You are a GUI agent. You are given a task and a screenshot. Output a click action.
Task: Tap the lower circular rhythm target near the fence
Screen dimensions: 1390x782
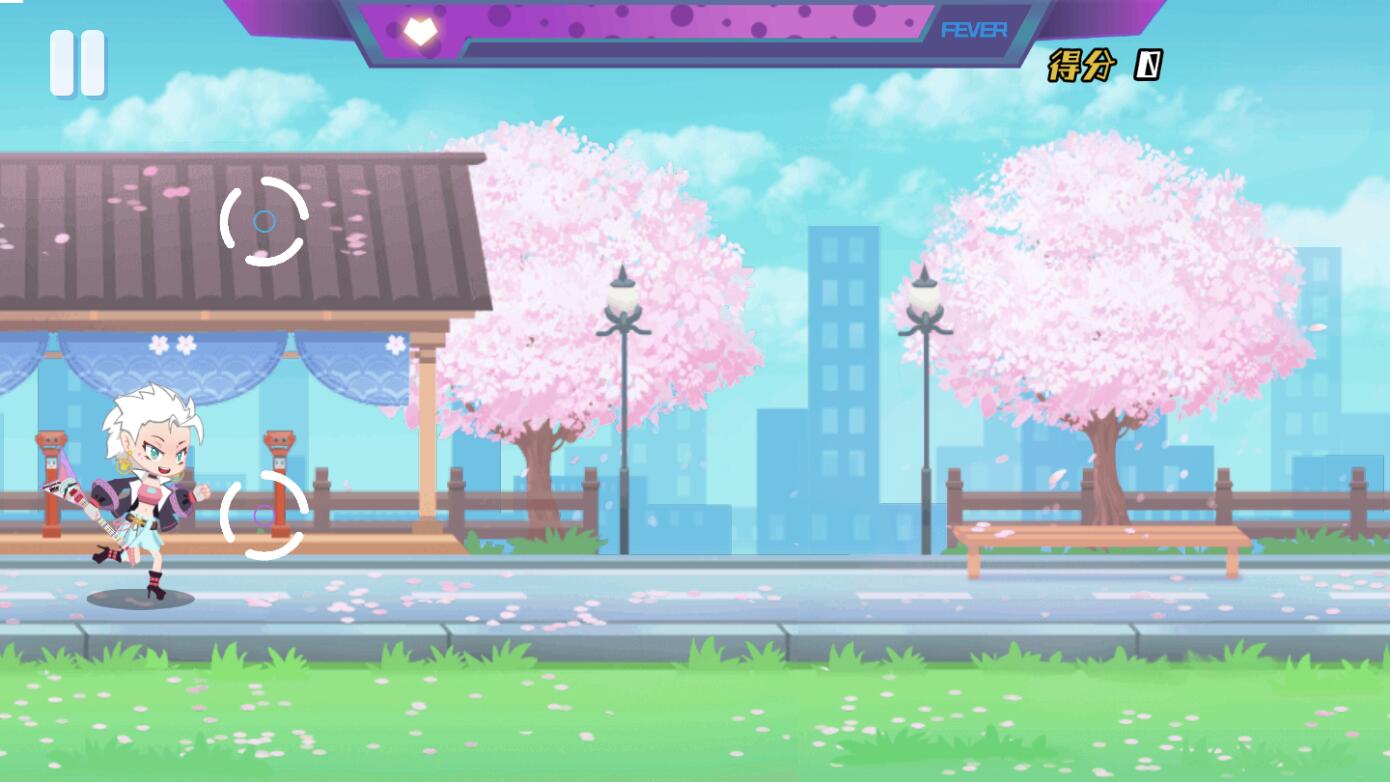pos(266,513)
